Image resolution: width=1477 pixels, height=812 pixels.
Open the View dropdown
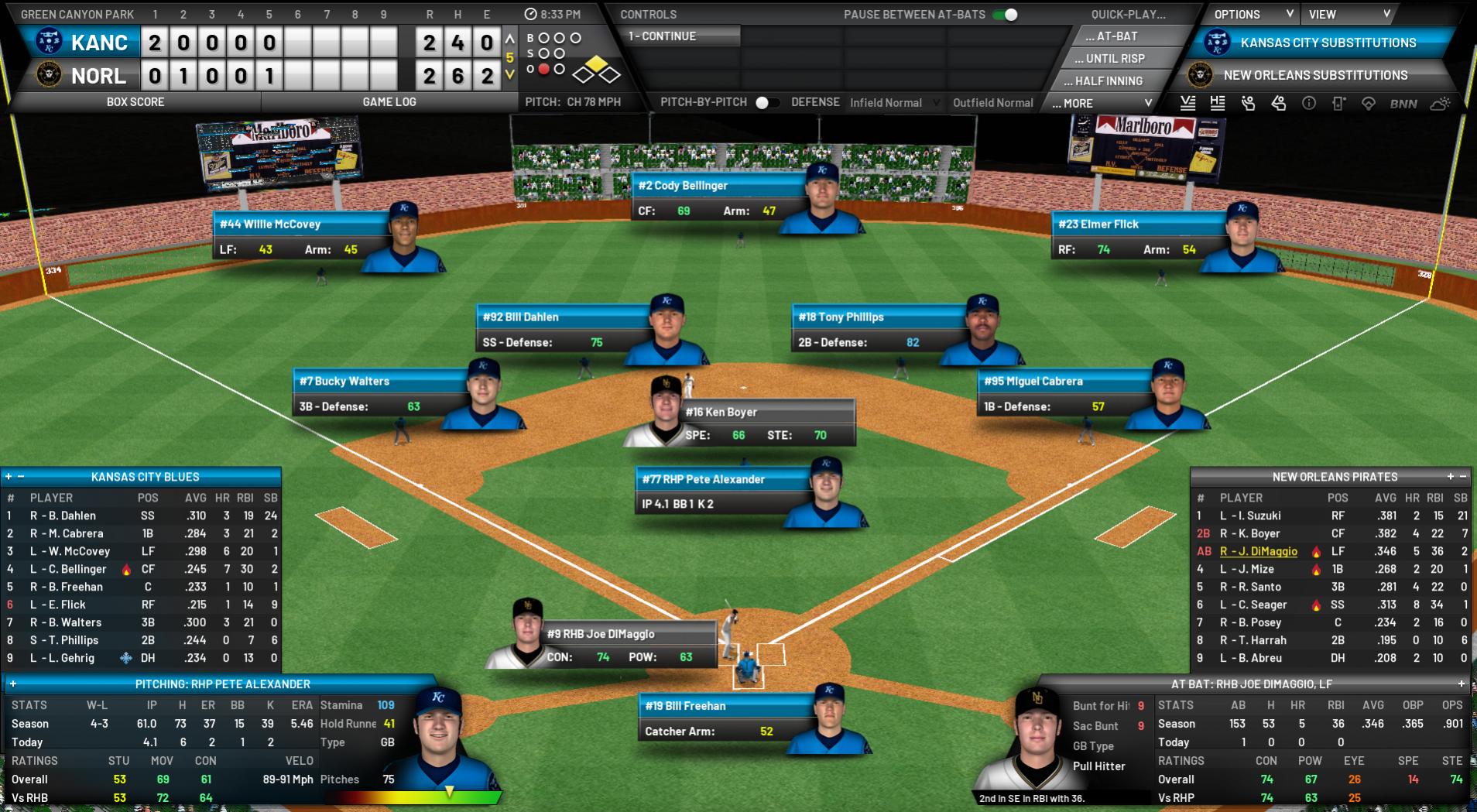click(x=1348, y=14)
